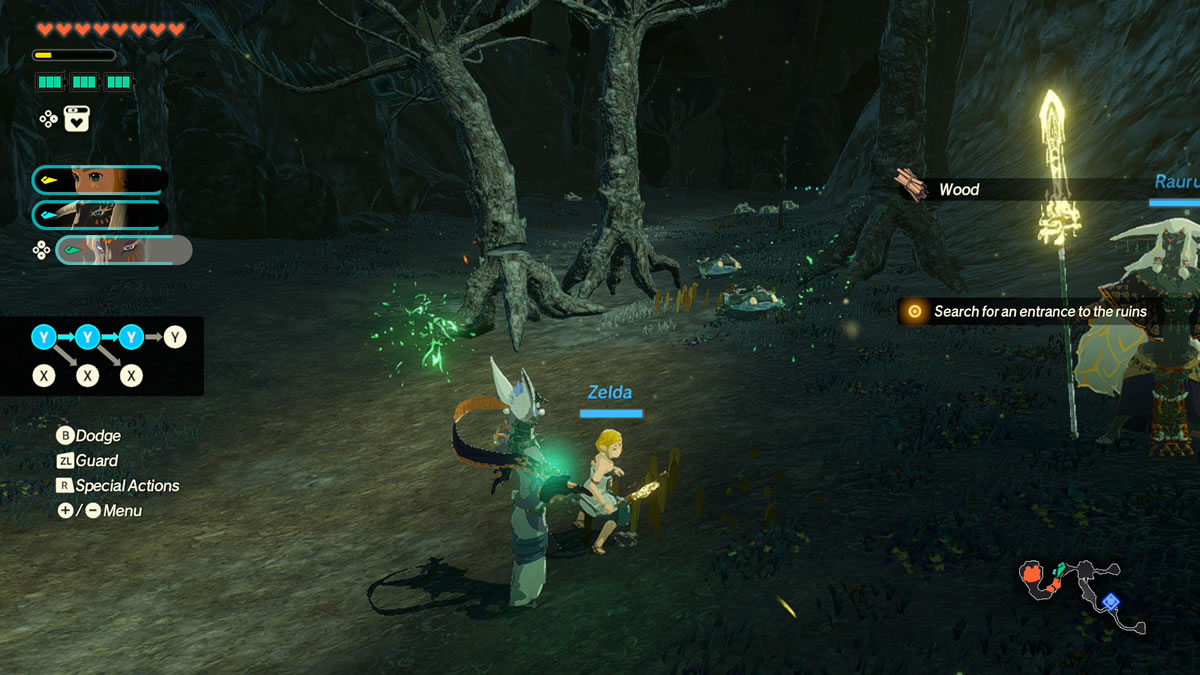This screenshot has width=1200, height=675.
Task: Select Rauru's portrait with the cyan marker
Action: click(x=98, y=215)
